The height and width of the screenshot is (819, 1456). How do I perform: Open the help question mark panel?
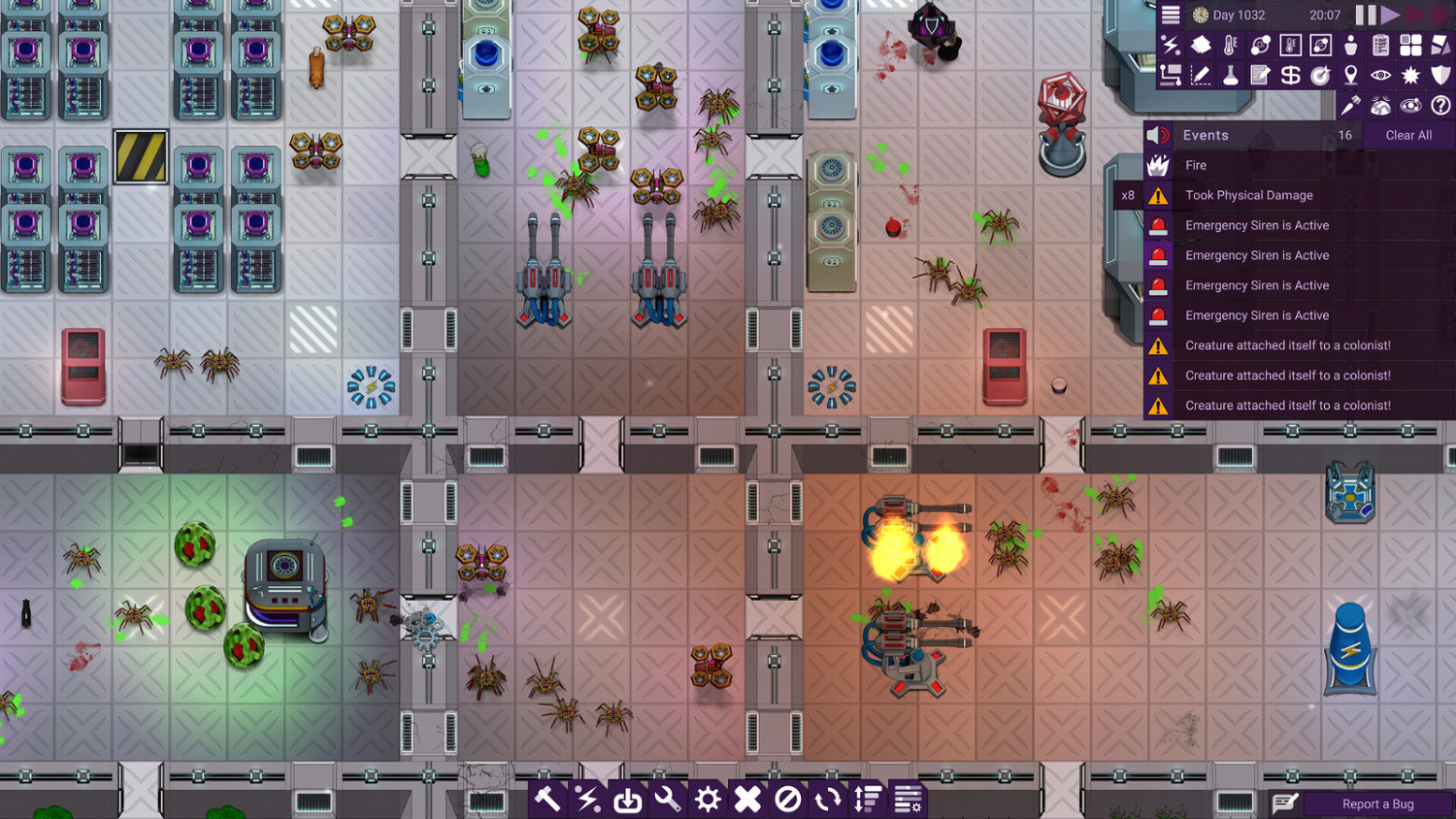pyautogui.click(x=1439, y=105)
